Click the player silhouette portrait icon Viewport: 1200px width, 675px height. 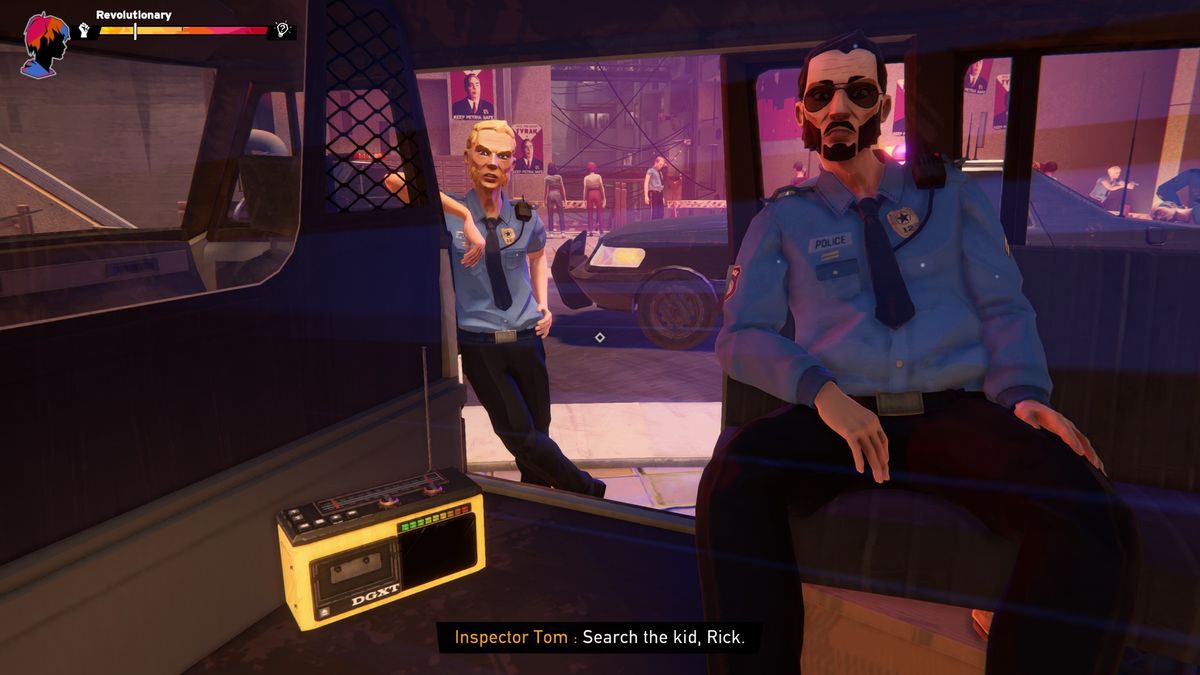coord(45,43)
